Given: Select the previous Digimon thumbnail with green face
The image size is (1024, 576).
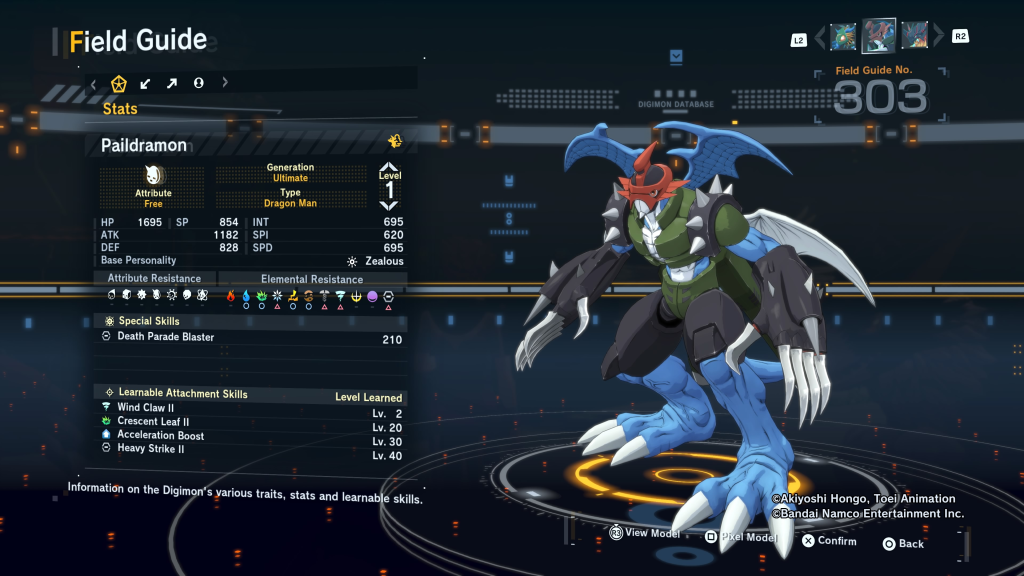Looking at the screenshot, I should coord(843,37).
